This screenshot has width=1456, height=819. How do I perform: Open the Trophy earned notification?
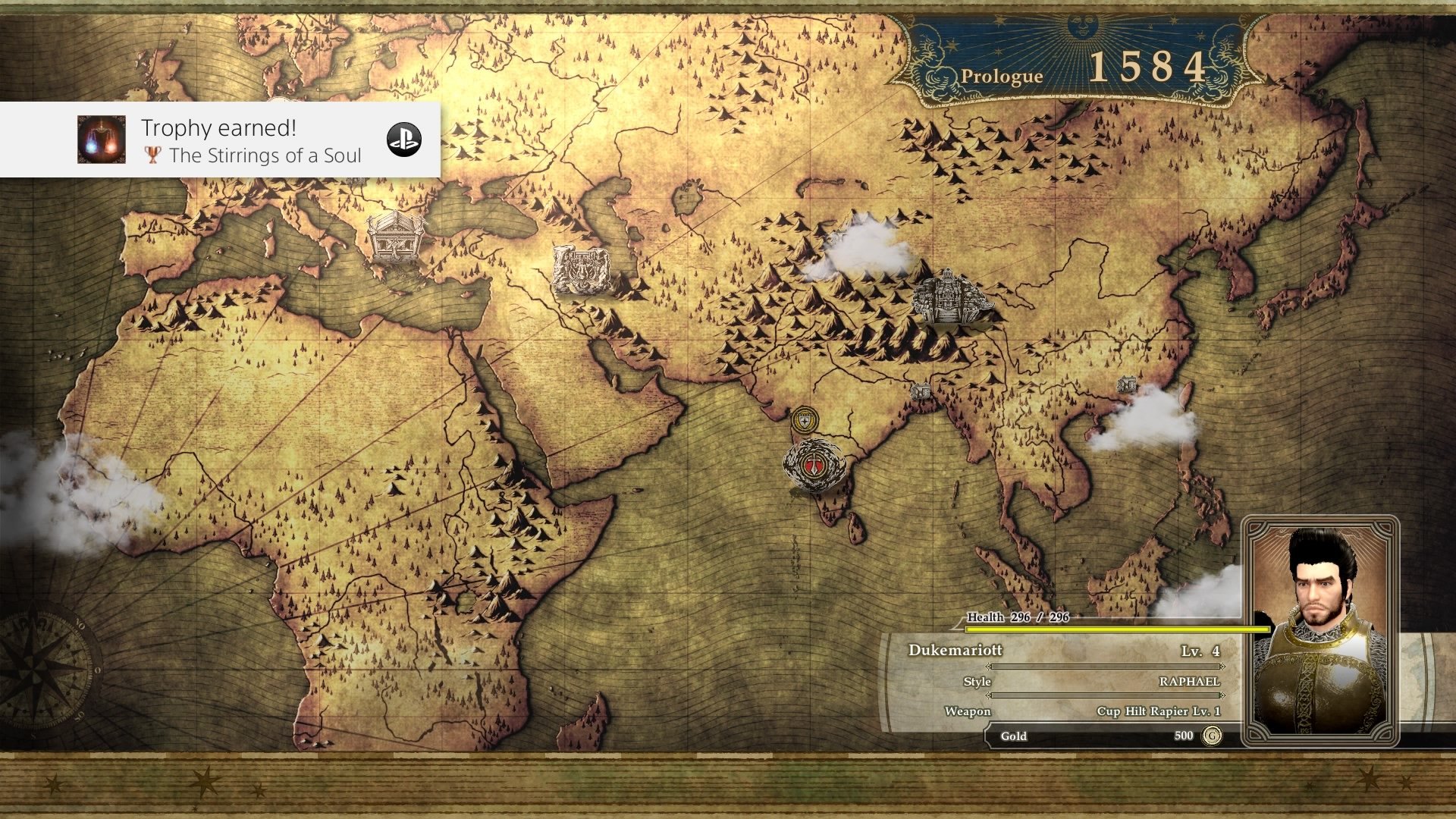pyautogui.click(x=220, y=140)
